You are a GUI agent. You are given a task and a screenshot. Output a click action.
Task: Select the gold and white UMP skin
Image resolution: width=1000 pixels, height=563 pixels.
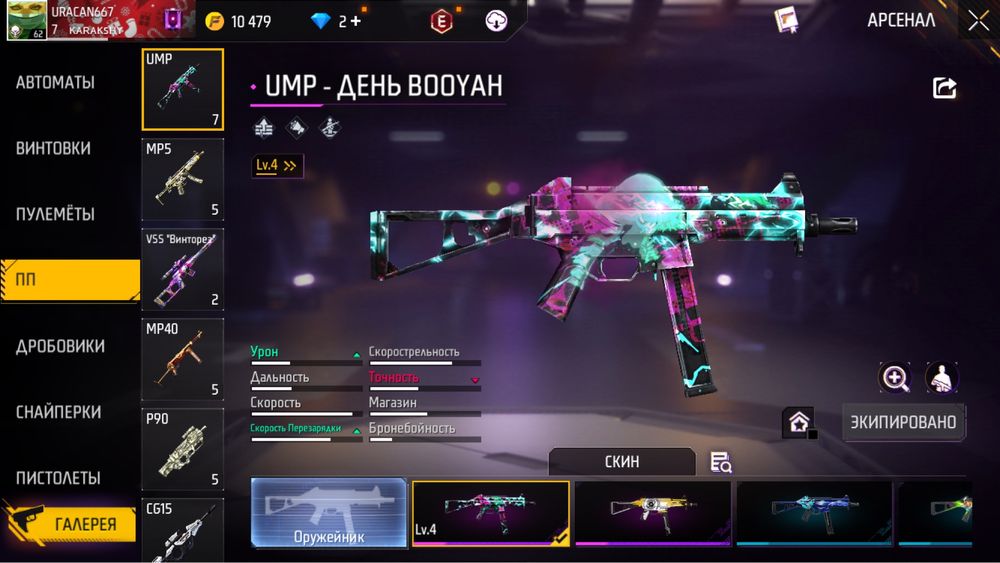point(653,513)
